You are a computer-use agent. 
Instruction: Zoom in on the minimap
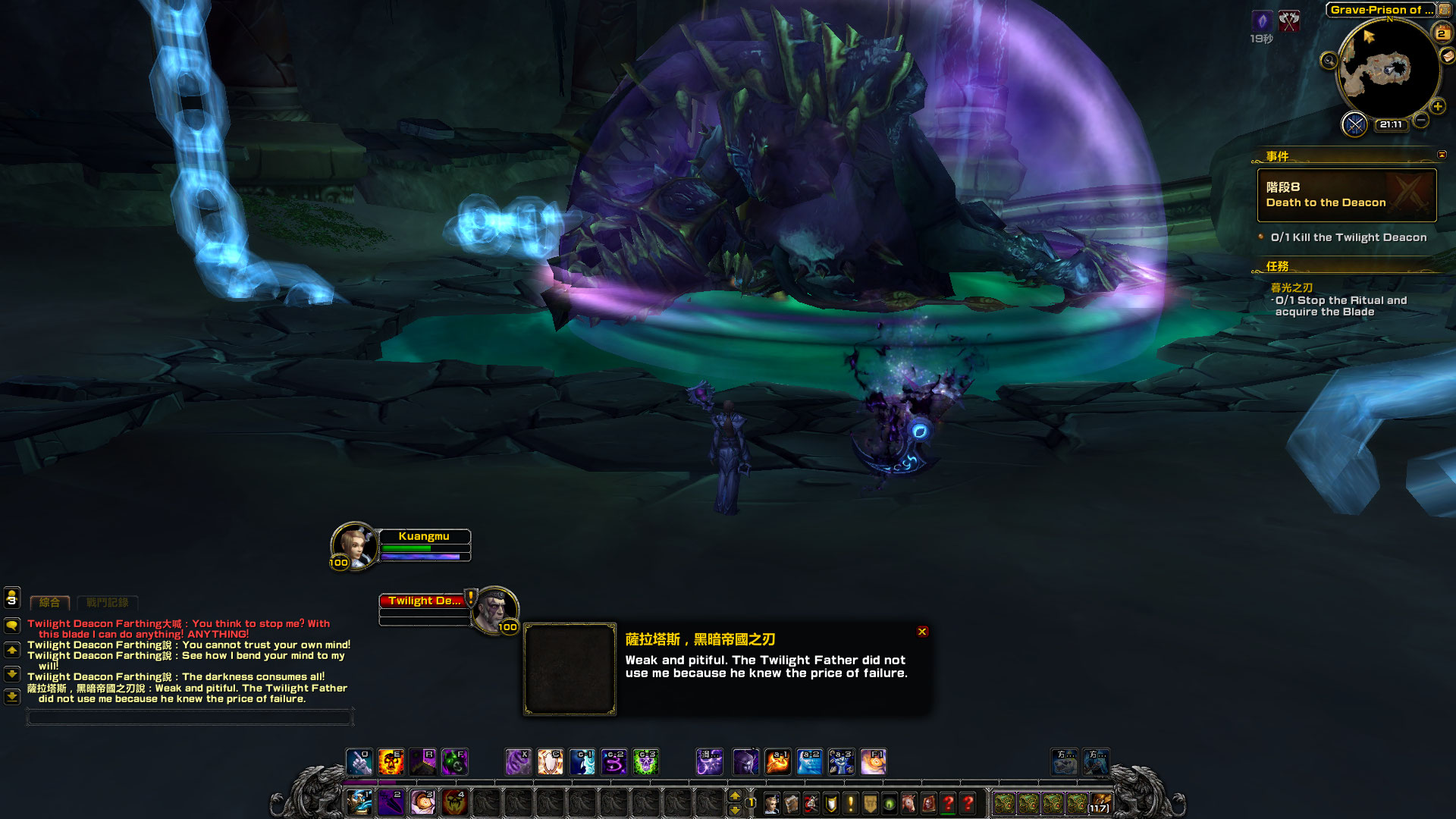coord(1438,107)
